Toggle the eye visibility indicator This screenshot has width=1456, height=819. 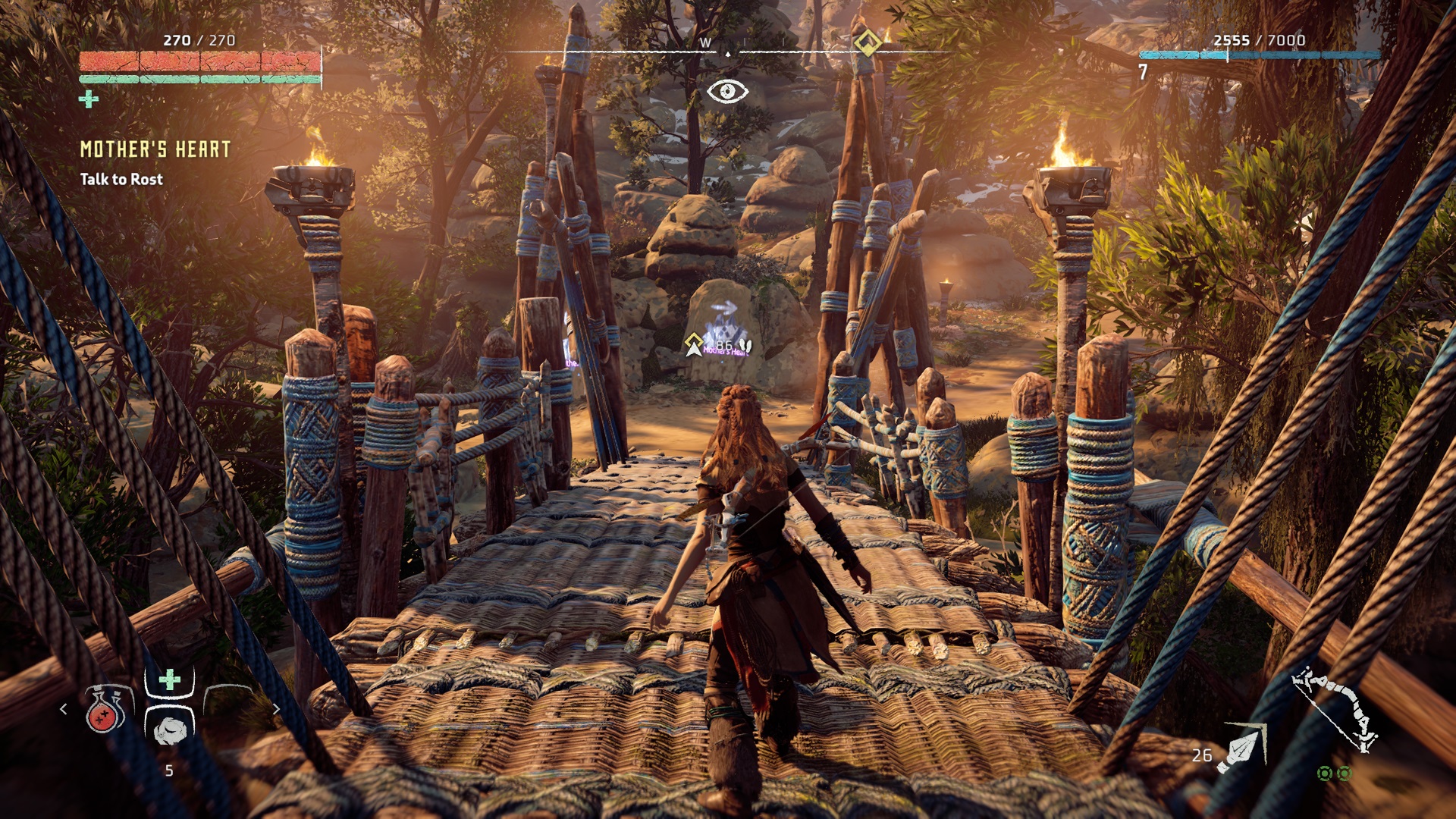click(727, 92)
